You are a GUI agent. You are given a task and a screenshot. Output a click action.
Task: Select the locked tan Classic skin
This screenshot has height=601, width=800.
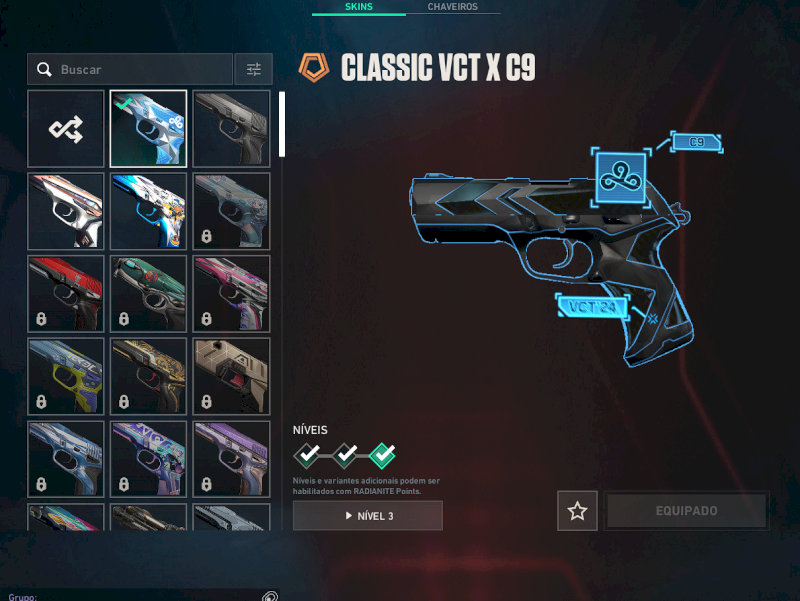point(231,377)
